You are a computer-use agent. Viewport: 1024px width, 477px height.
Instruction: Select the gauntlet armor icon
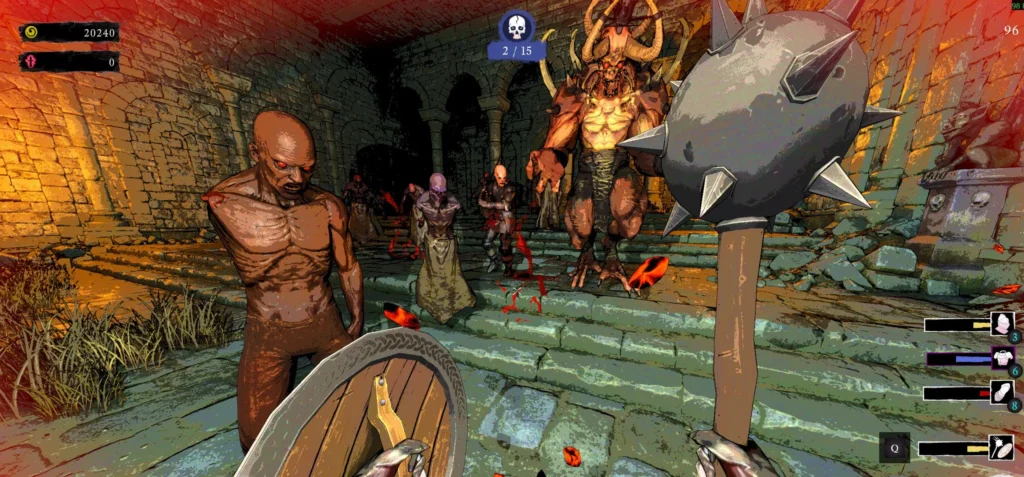[x=1001, y=392]
